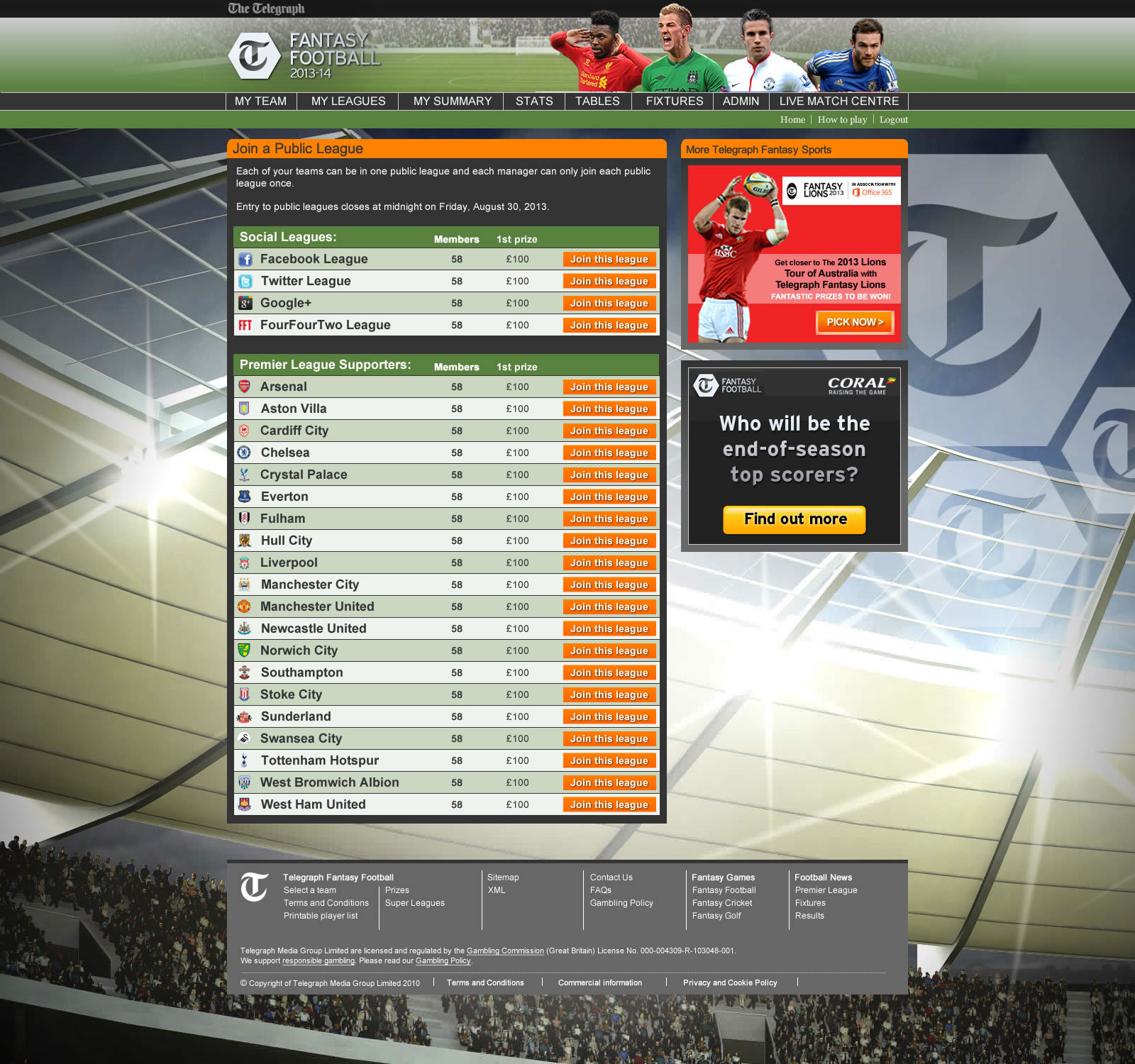Select the Everton club crest
Viewport: 1135px width, 1064px height.
[245, 497]
